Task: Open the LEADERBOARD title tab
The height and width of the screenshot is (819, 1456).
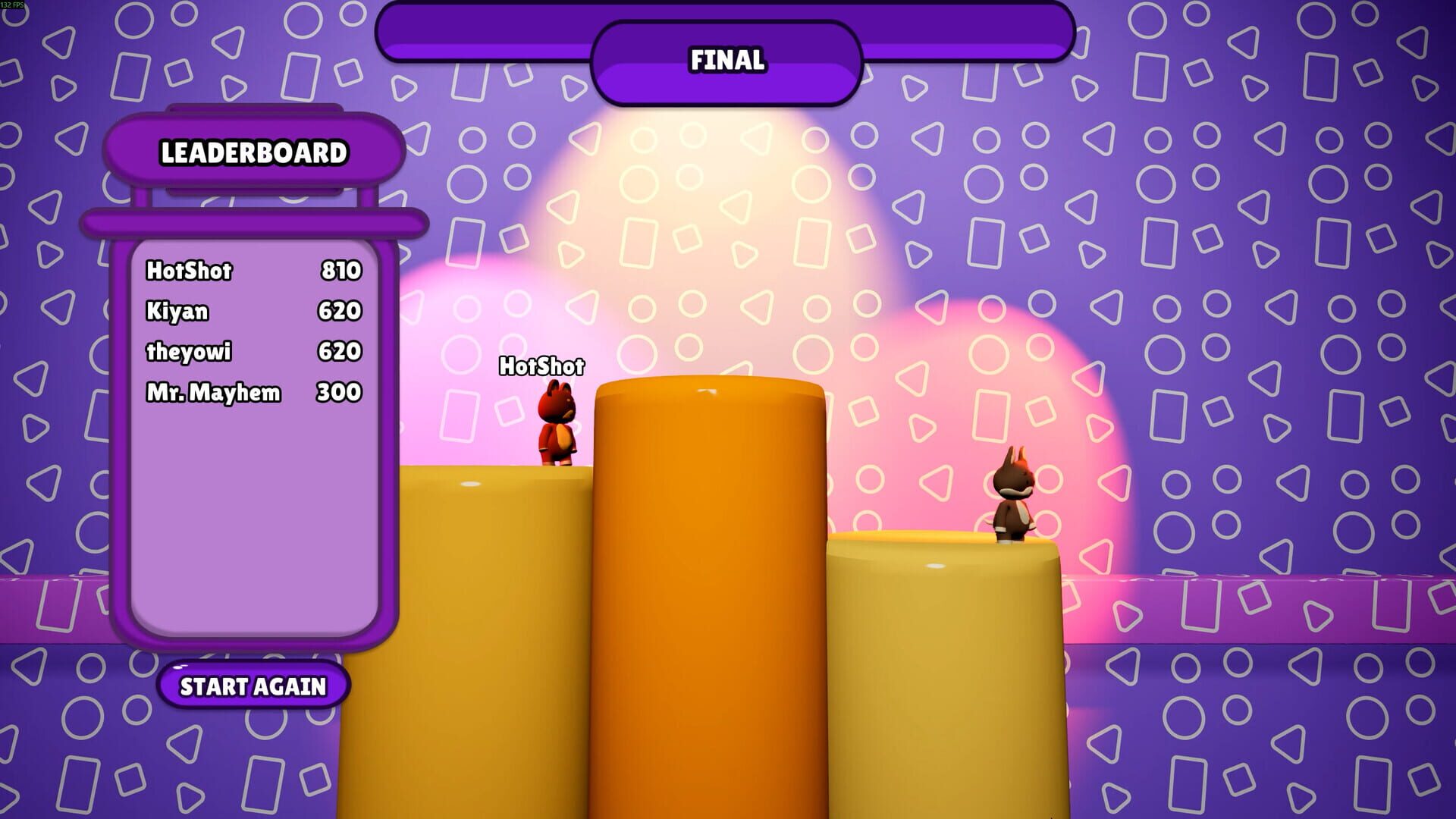Action: pyautogui.click(x=254, y=153)
